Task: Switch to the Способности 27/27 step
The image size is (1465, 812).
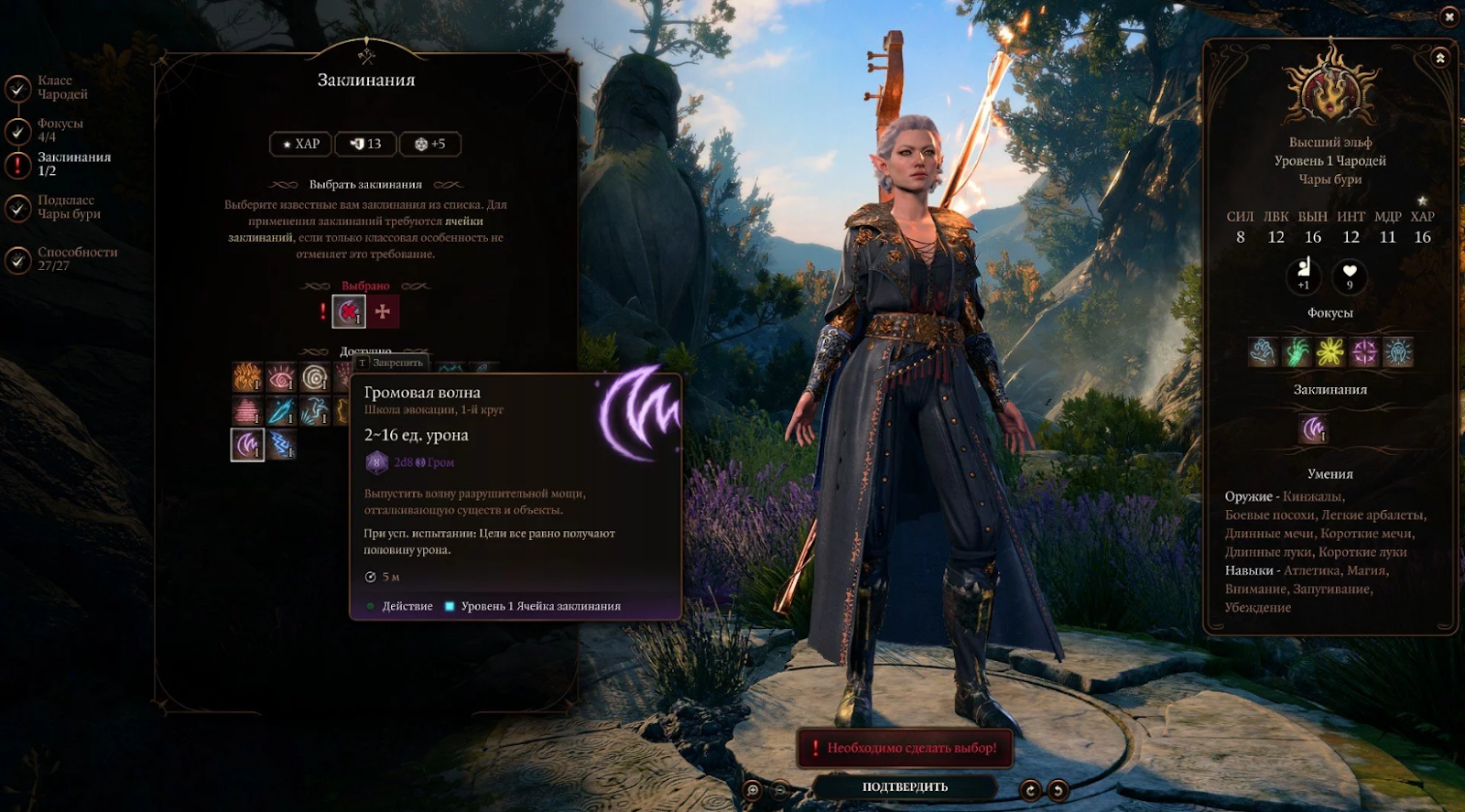Action: coord(77,259)
